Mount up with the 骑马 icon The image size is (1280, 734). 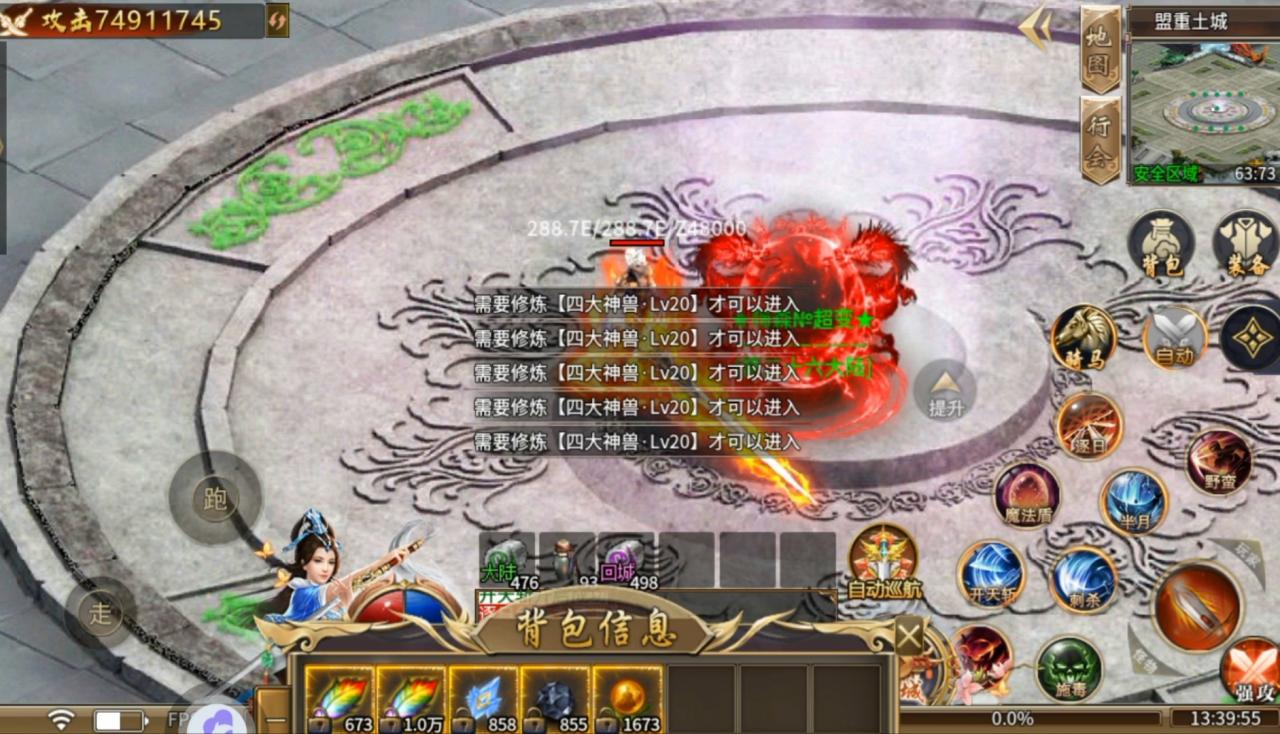[1084, 337]
